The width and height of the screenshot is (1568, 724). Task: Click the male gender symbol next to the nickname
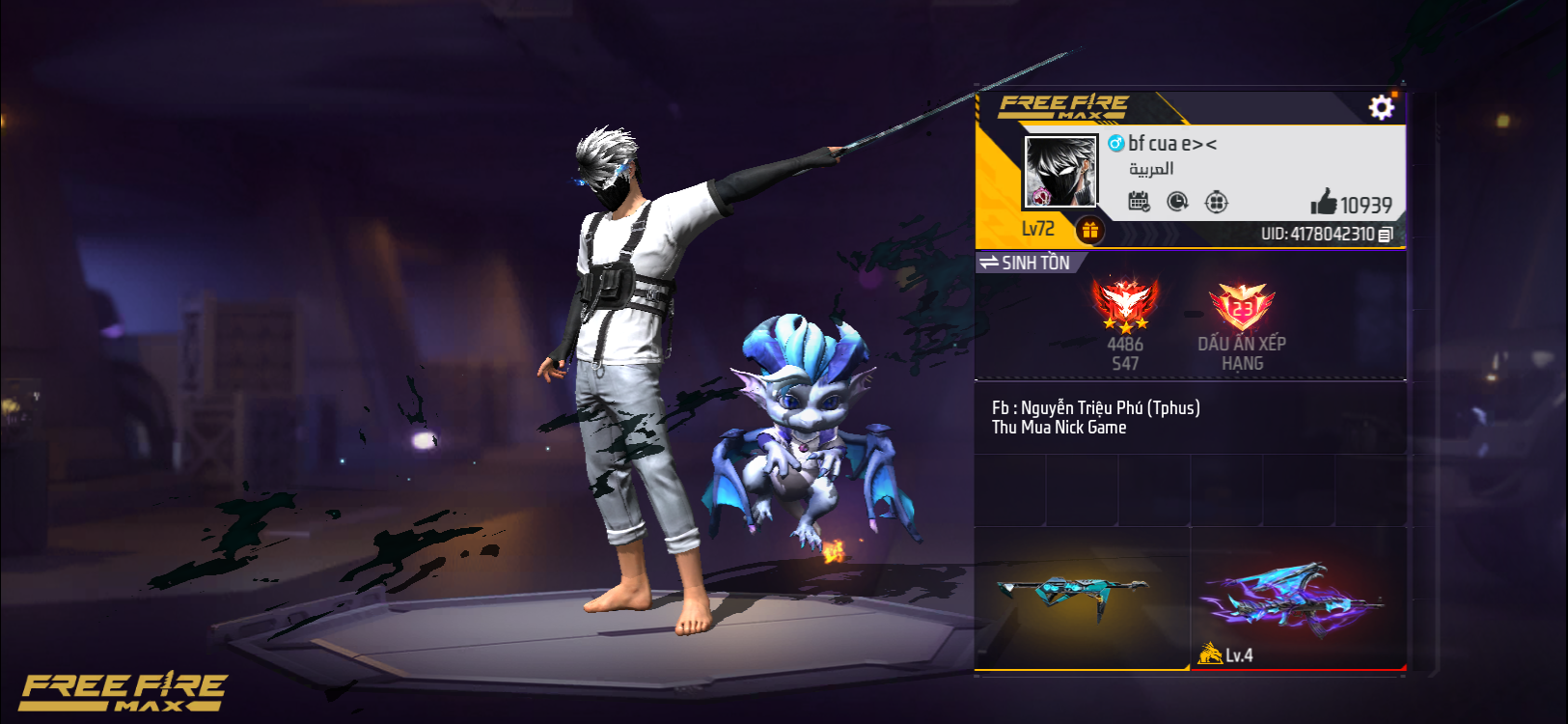[x=1117, y=143]
